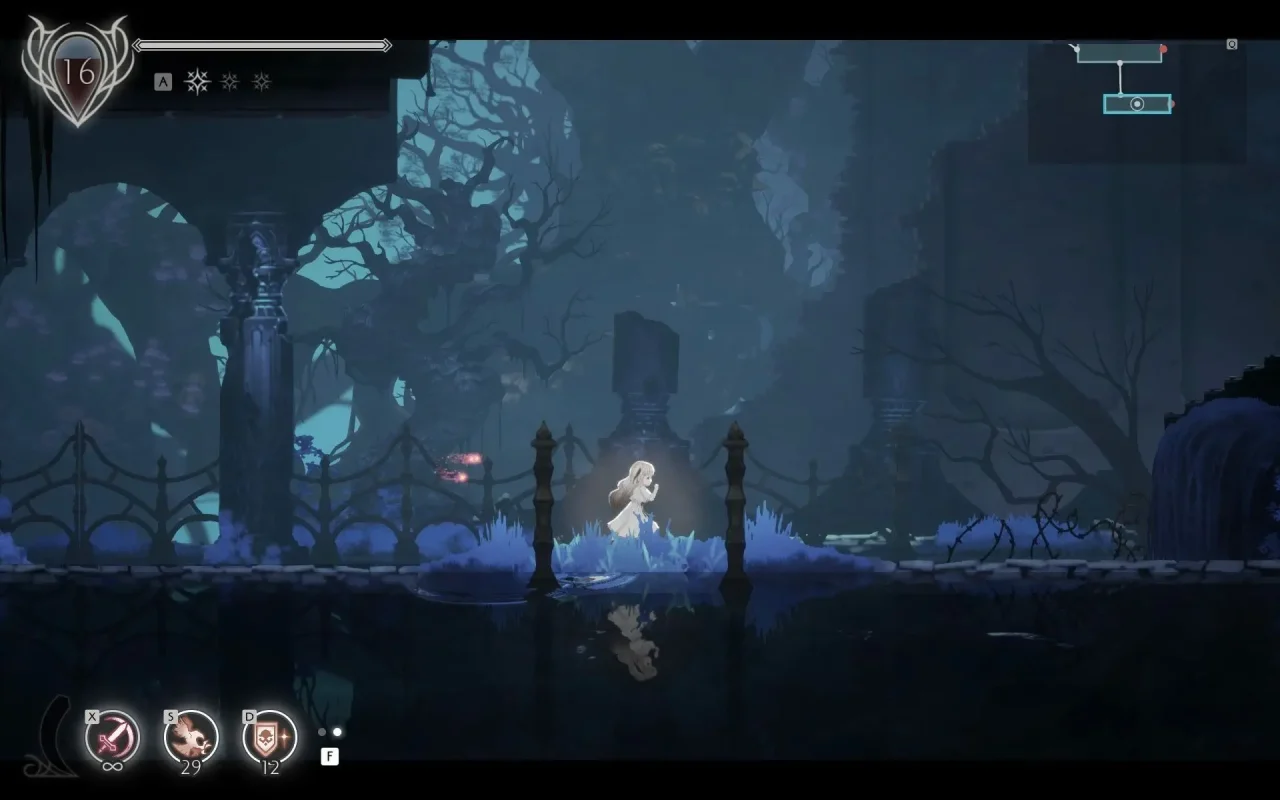Click along the progress bar at the top
This screenshot has height=800, width=1280.
[x=262, y=45]
